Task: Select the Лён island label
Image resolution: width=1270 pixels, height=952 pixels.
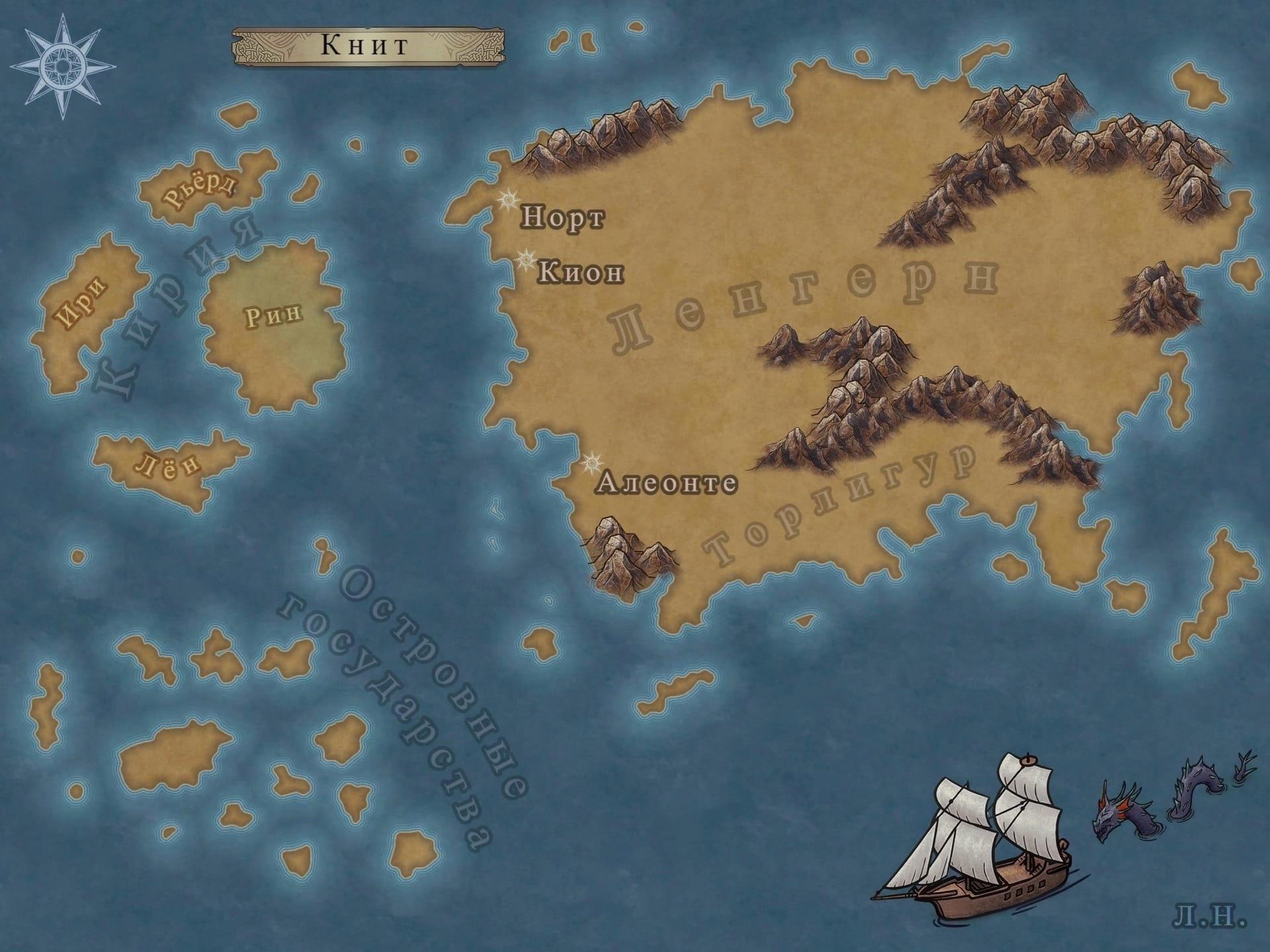Action: [x=169, y=465]
